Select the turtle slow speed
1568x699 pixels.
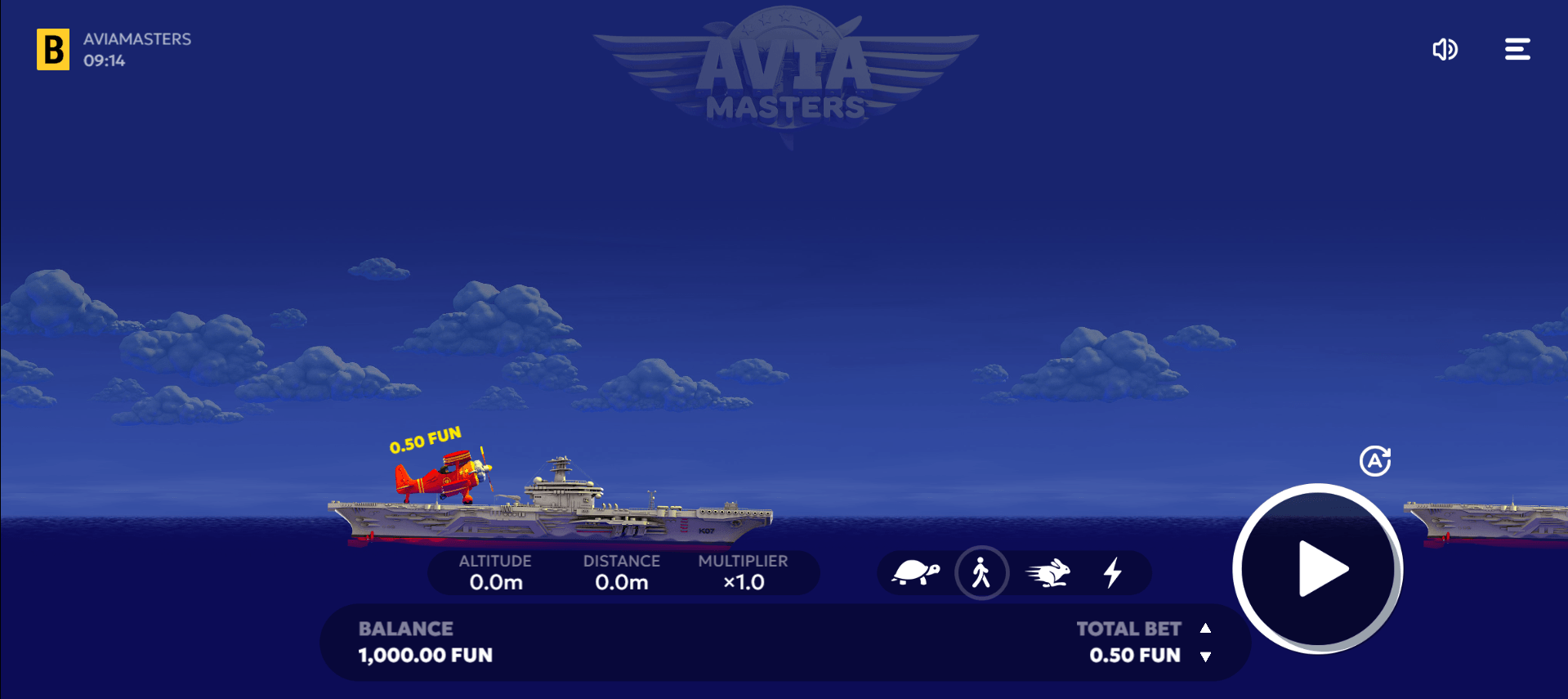(x=915, y=572)
